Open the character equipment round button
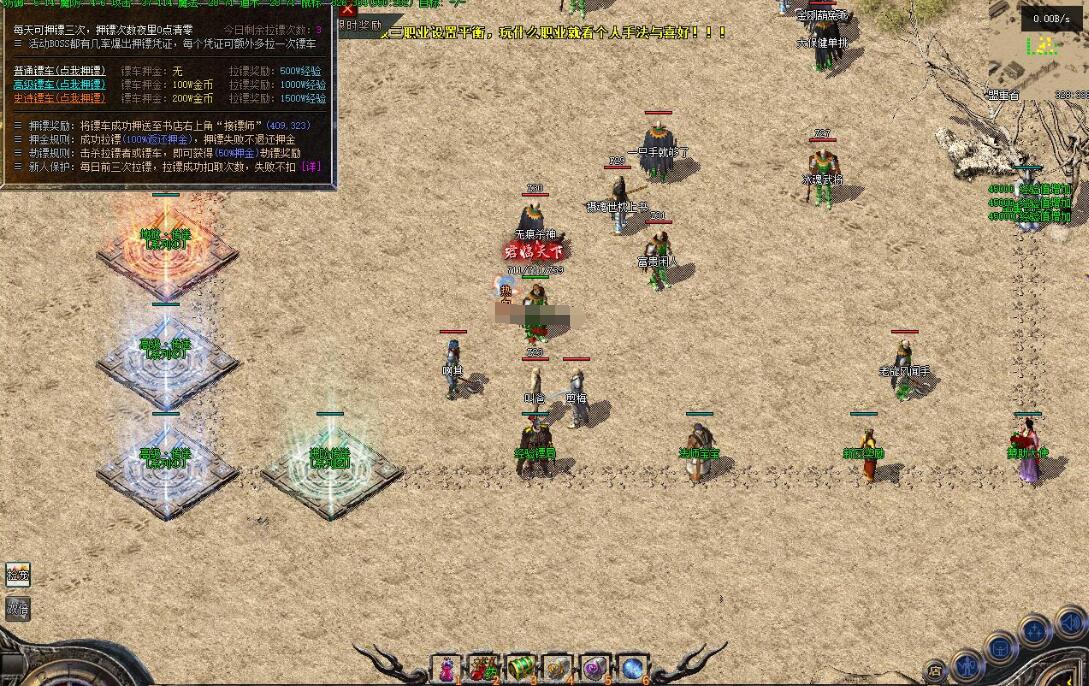 [966, 664]
